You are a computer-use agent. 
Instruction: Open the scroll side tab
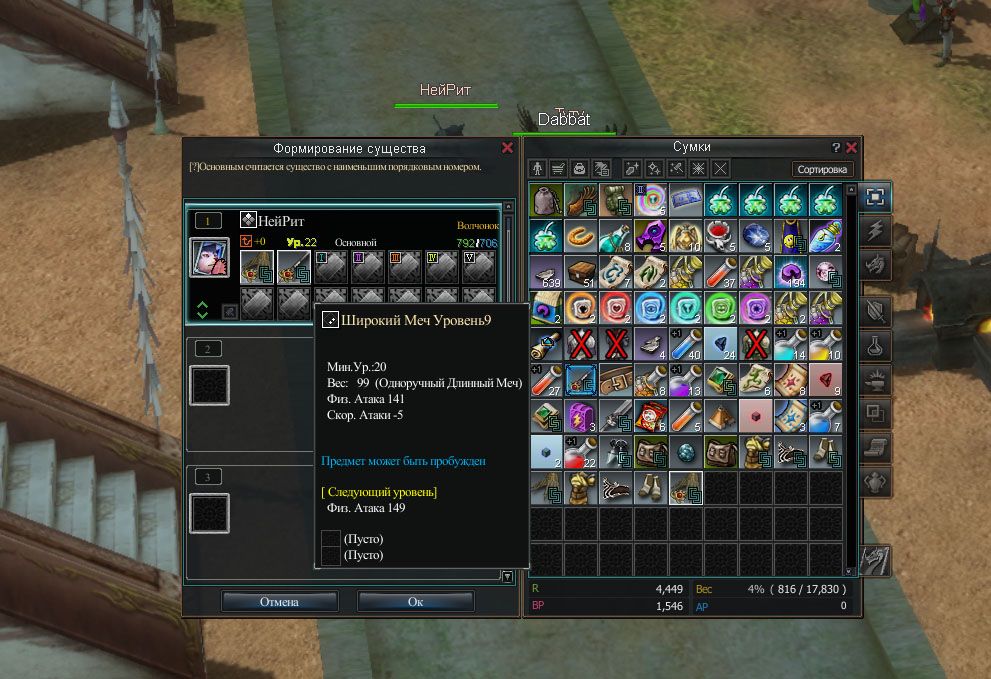pyautogui.click(x=873, y=448)
